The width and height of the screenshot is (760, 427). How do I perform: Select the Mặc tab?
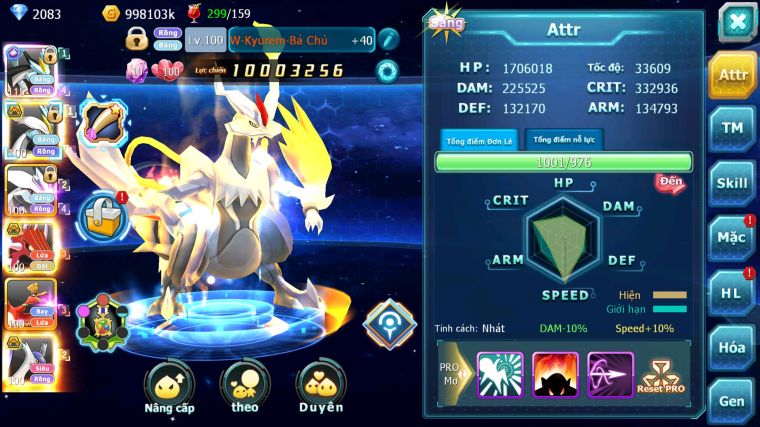tap(732, 238)
